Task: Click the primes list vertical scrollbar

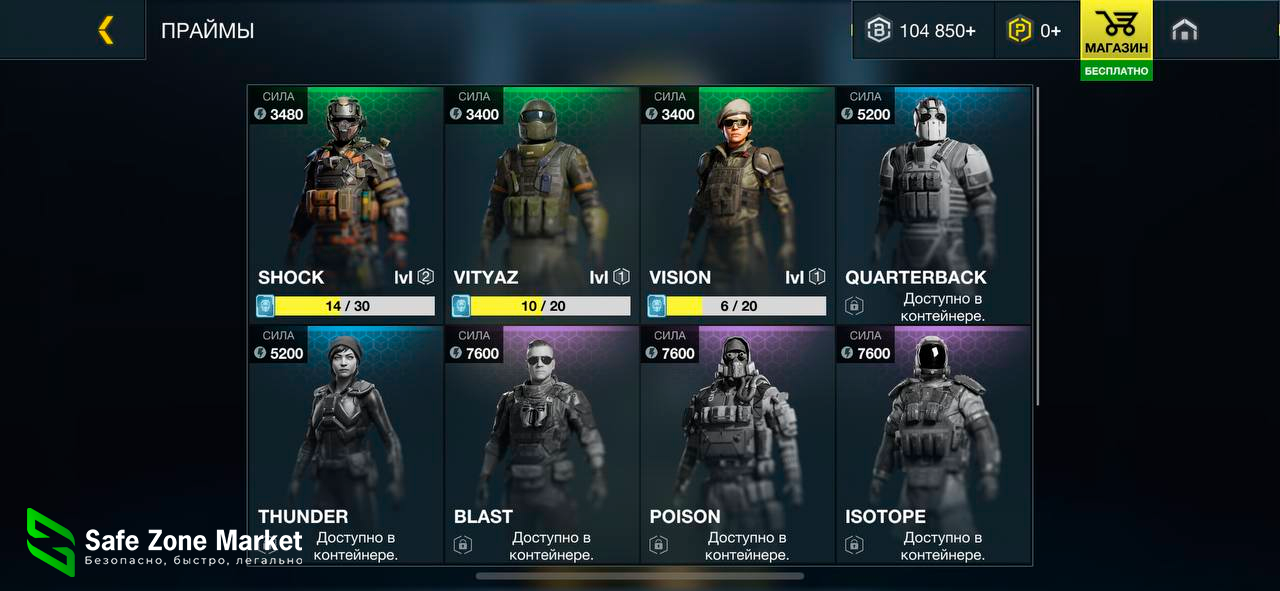Action: click(1037, 245)
